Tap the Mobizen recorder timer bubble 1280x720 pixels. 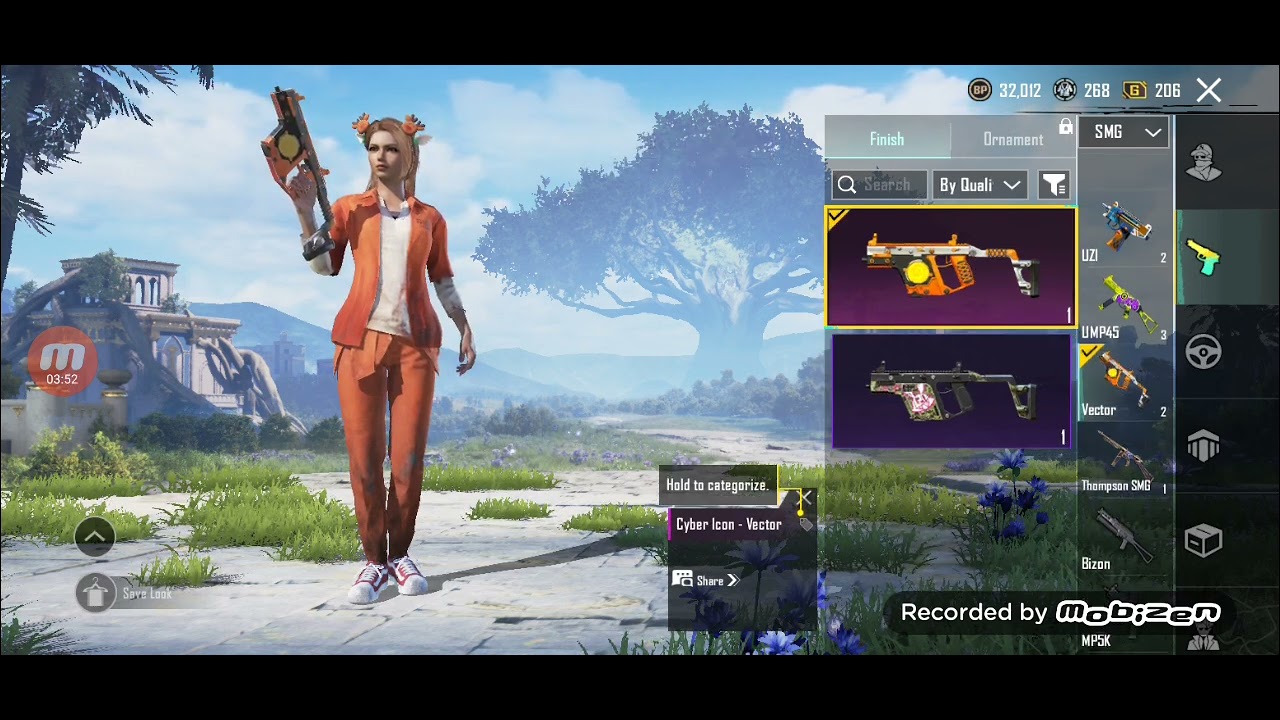tap(62, 360)
